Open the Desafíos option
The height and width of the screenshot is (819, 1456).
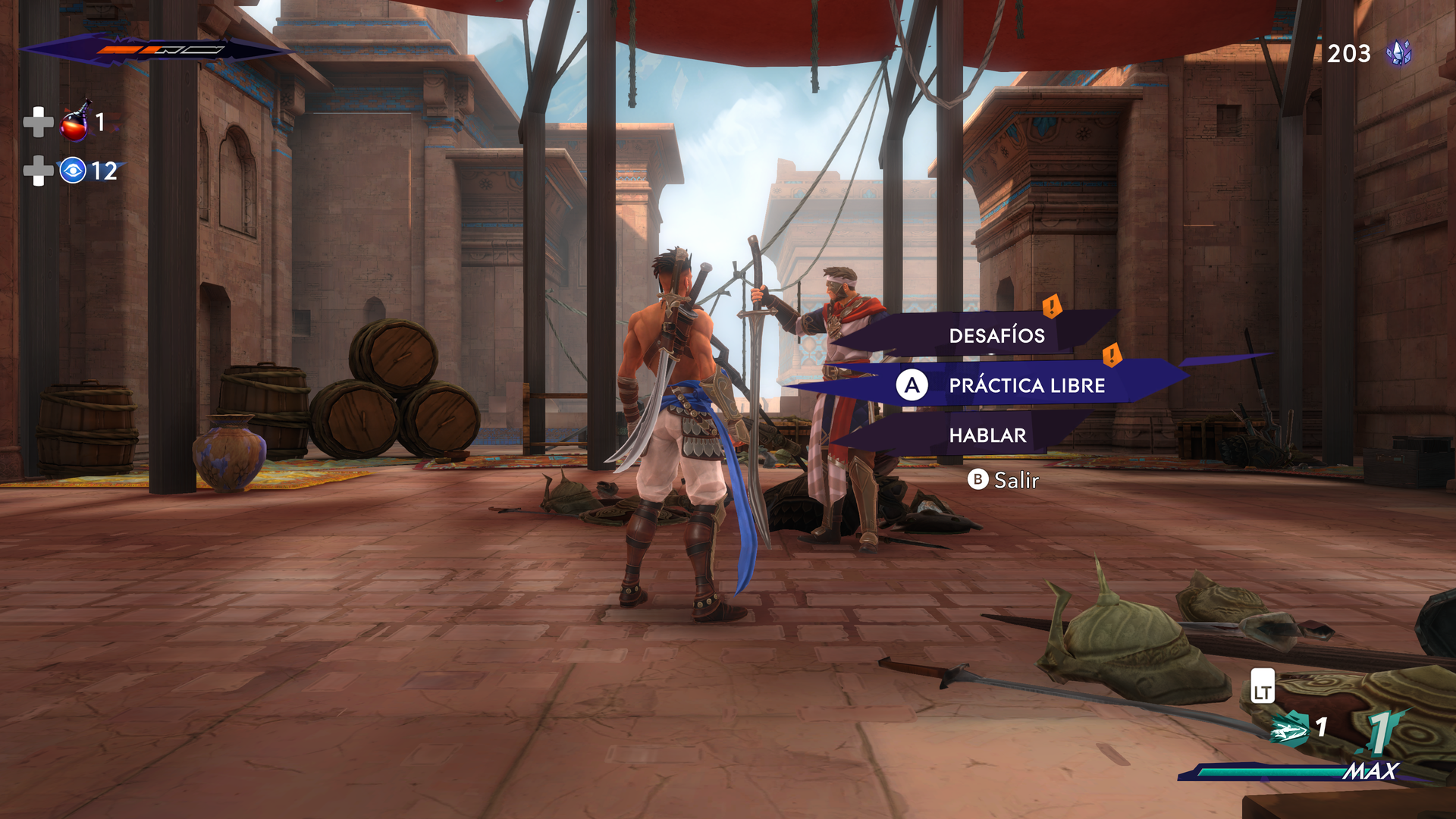[x=996, y=335]
